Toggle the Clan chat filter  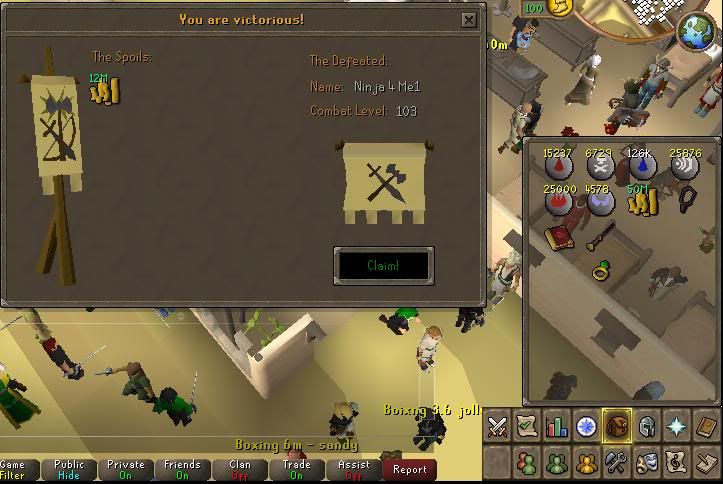(240, 469)
